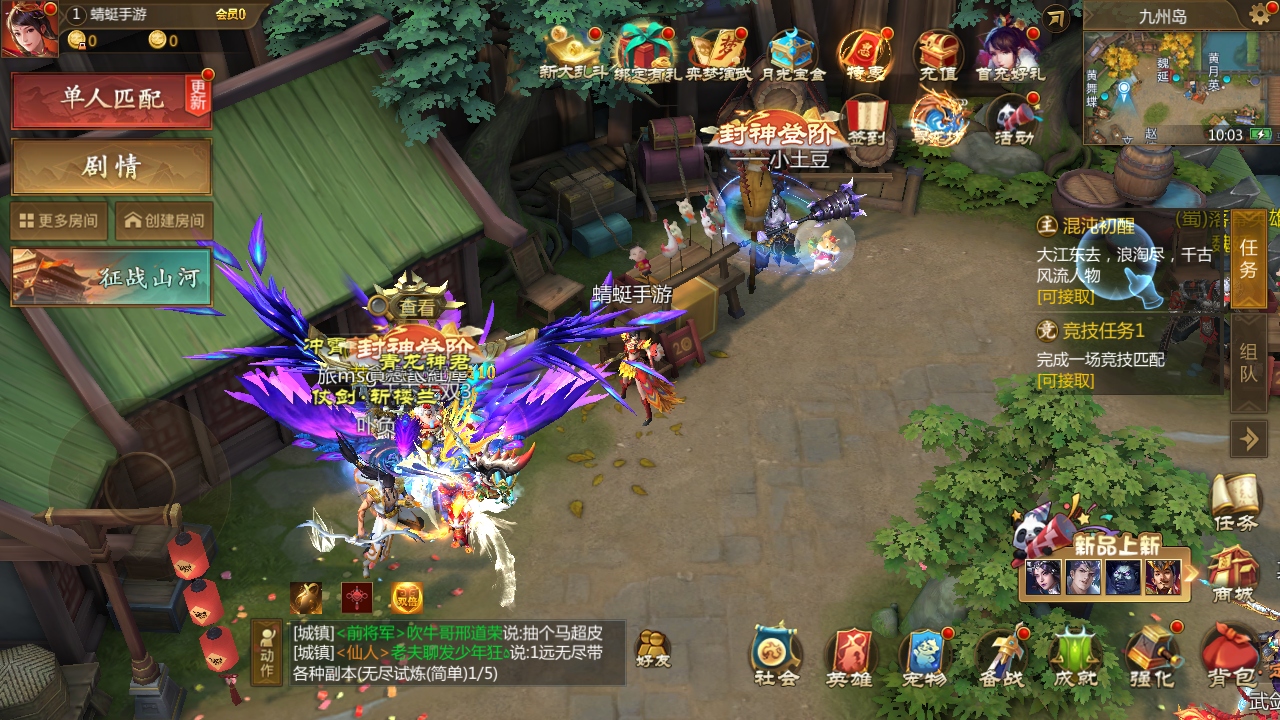
Task: Open the 充值 recharge treasure chest
Action: [x=937, y=54]
